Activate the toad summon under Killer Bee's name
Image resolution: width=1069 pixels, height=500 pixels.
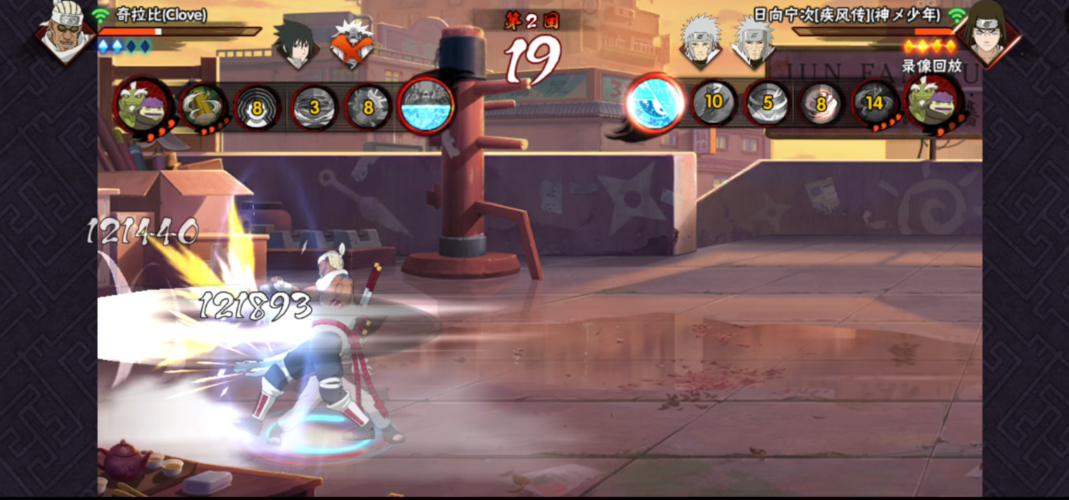142,104
